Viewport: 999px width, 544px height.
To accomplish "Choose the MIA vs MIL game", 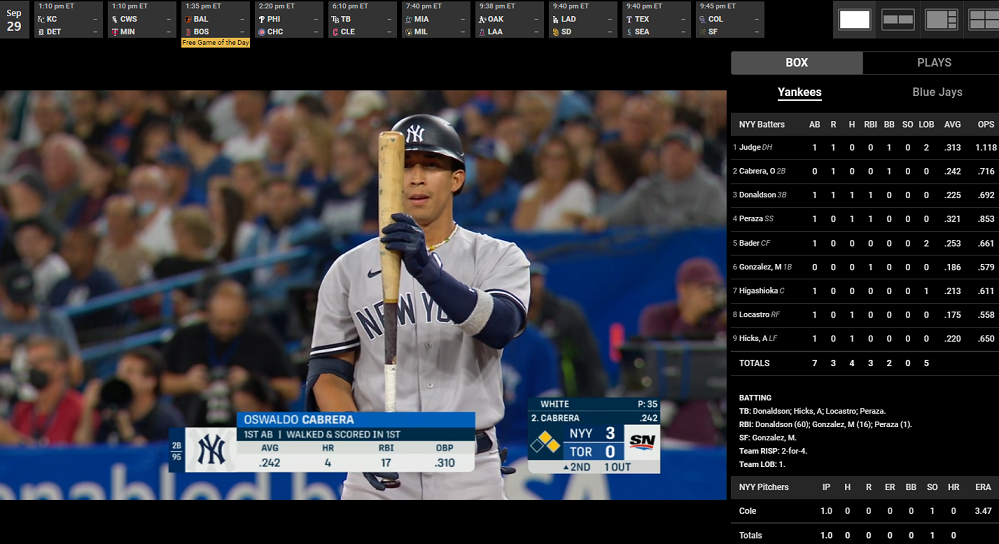I will tap(436, 19).
